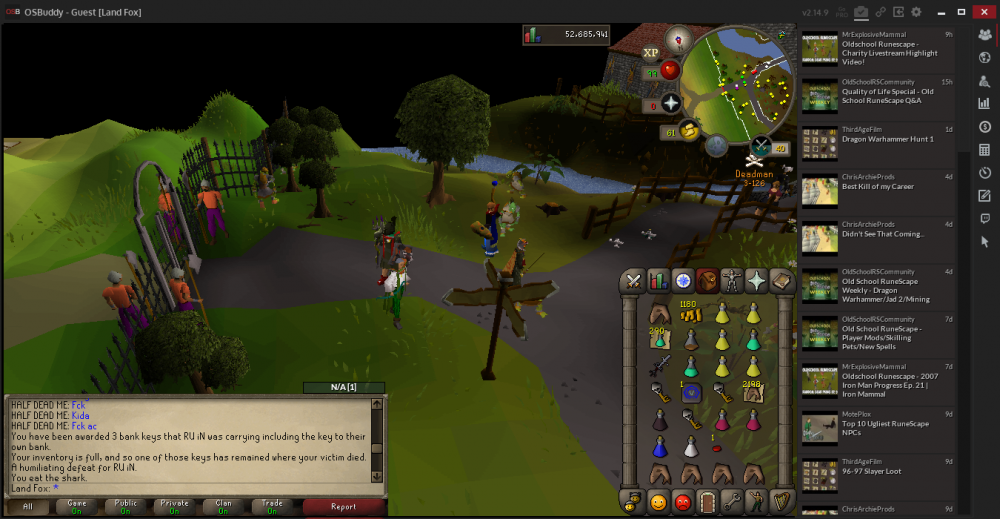Viewport: 1000px width, 519px height.
Task: Toggle the XP tracker button
Action: click(651, 52)
